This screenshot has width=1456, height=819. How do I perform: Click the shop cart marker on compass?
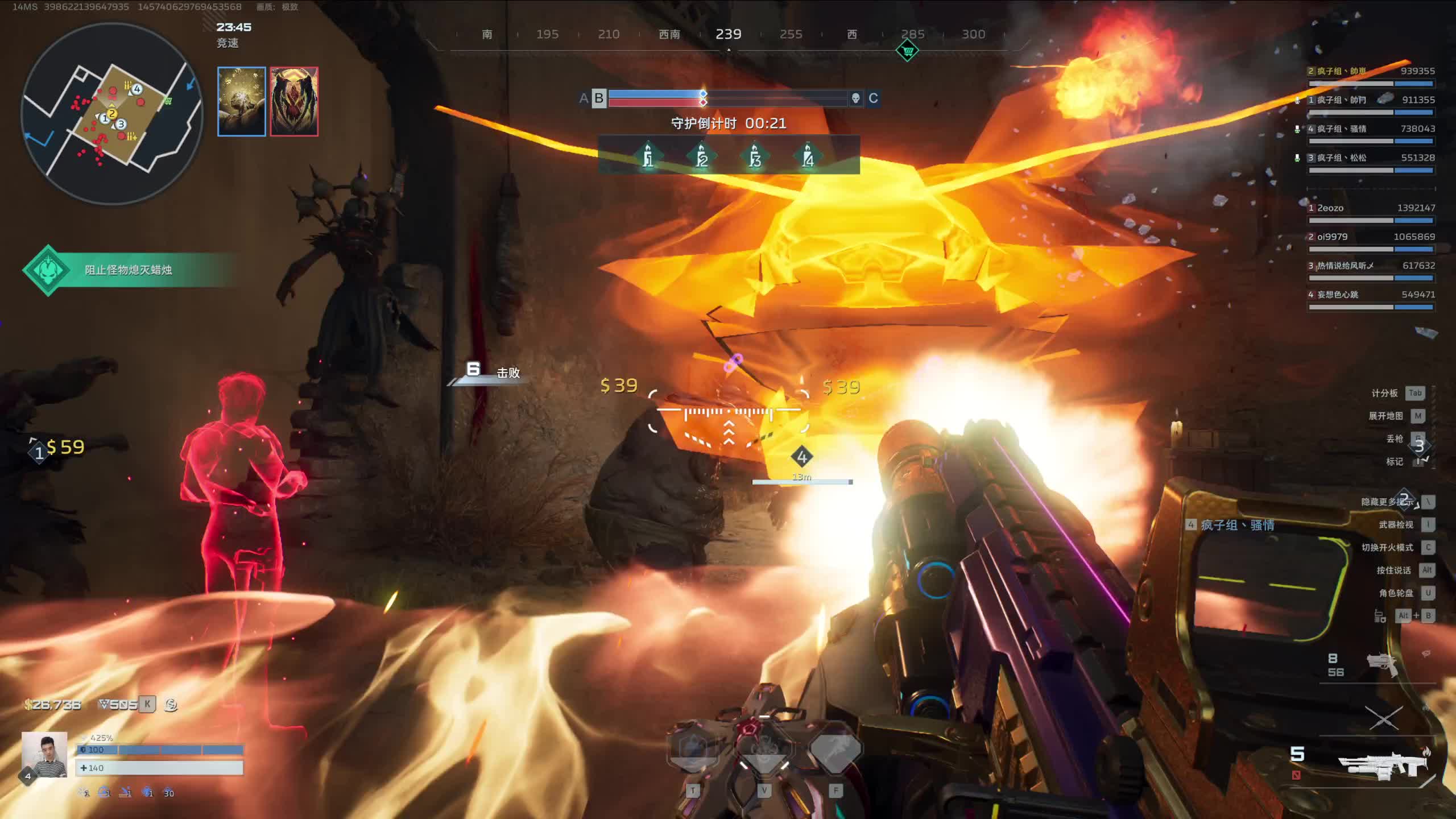click(x=907, y=51)
